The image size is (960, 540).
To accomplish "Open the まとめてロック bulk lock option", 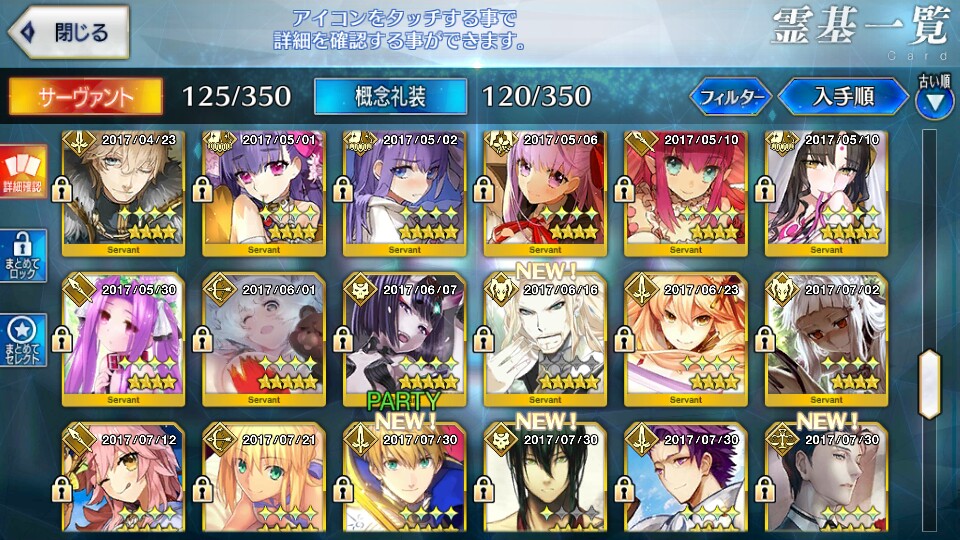I will tap(22, 257).
